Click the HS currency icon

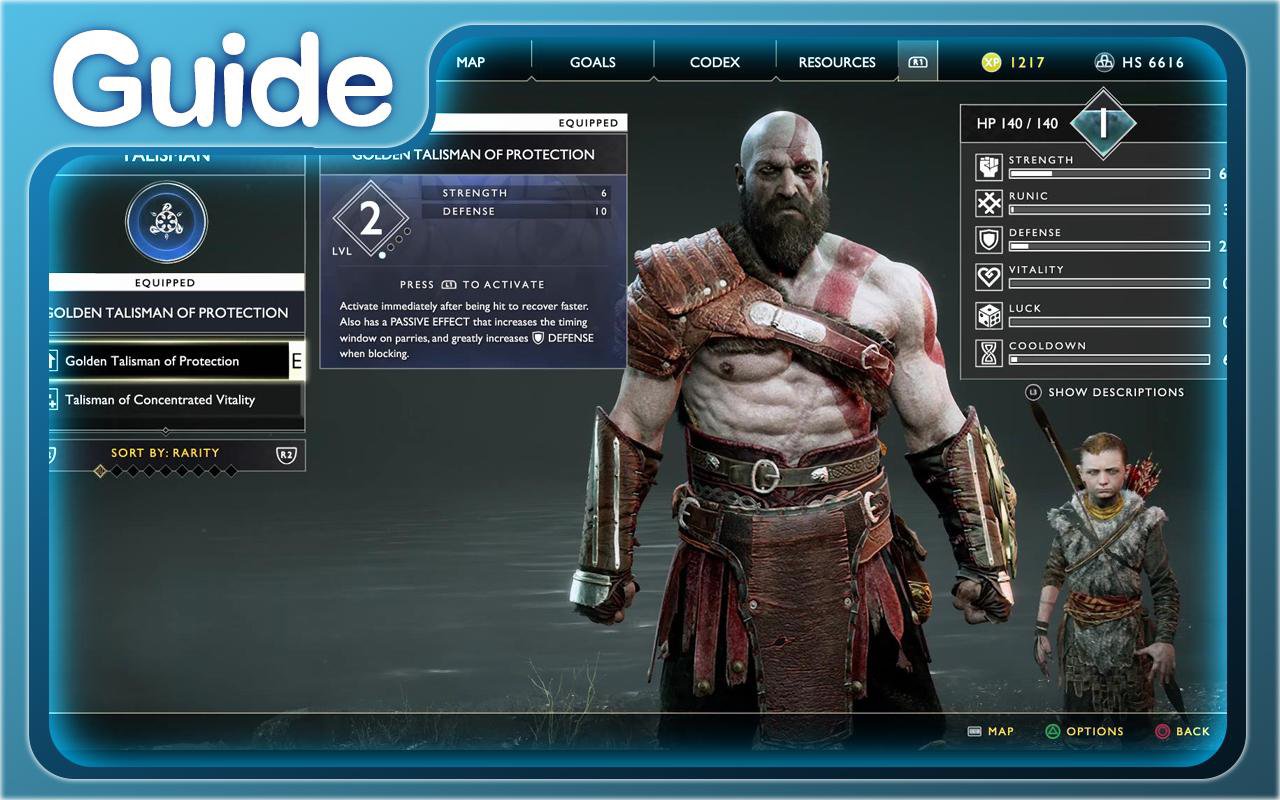point(1105,62)
